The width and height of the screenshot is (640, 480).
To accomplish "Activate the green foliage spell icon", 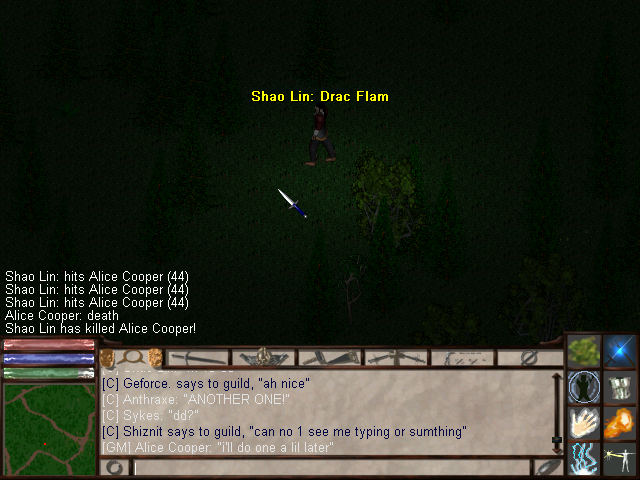I will (x=583, y=351).
